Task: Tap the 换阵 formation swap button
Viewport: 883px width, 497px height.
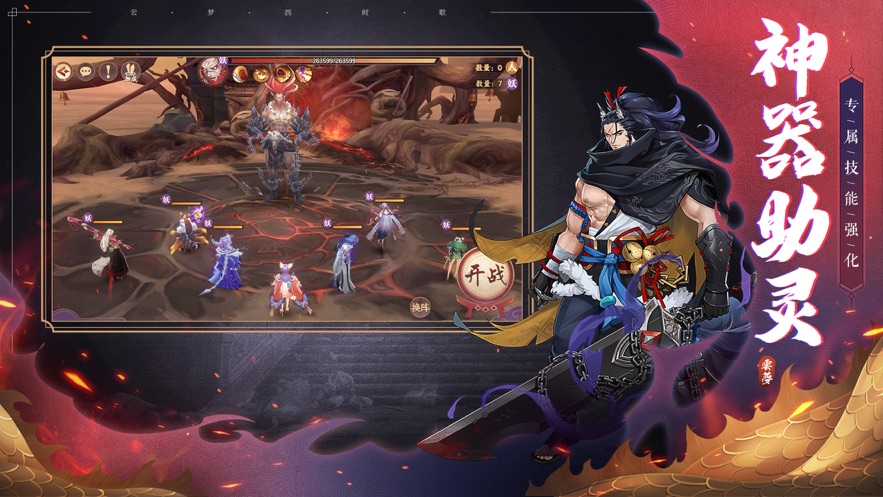Action: [420, 308]
